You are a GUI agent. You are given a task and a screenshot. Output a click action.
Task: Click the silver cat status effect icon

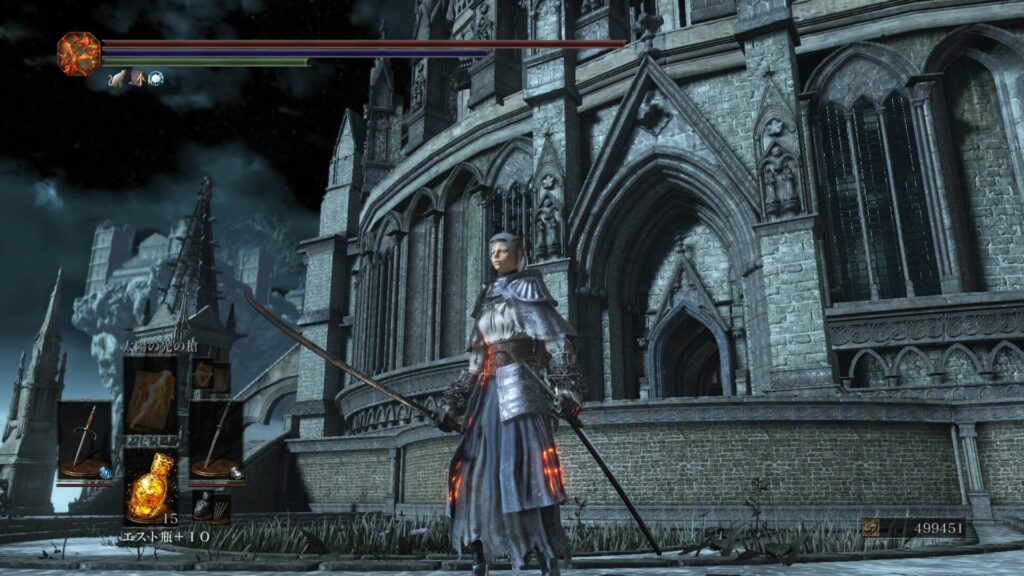(x=117, y=78)
